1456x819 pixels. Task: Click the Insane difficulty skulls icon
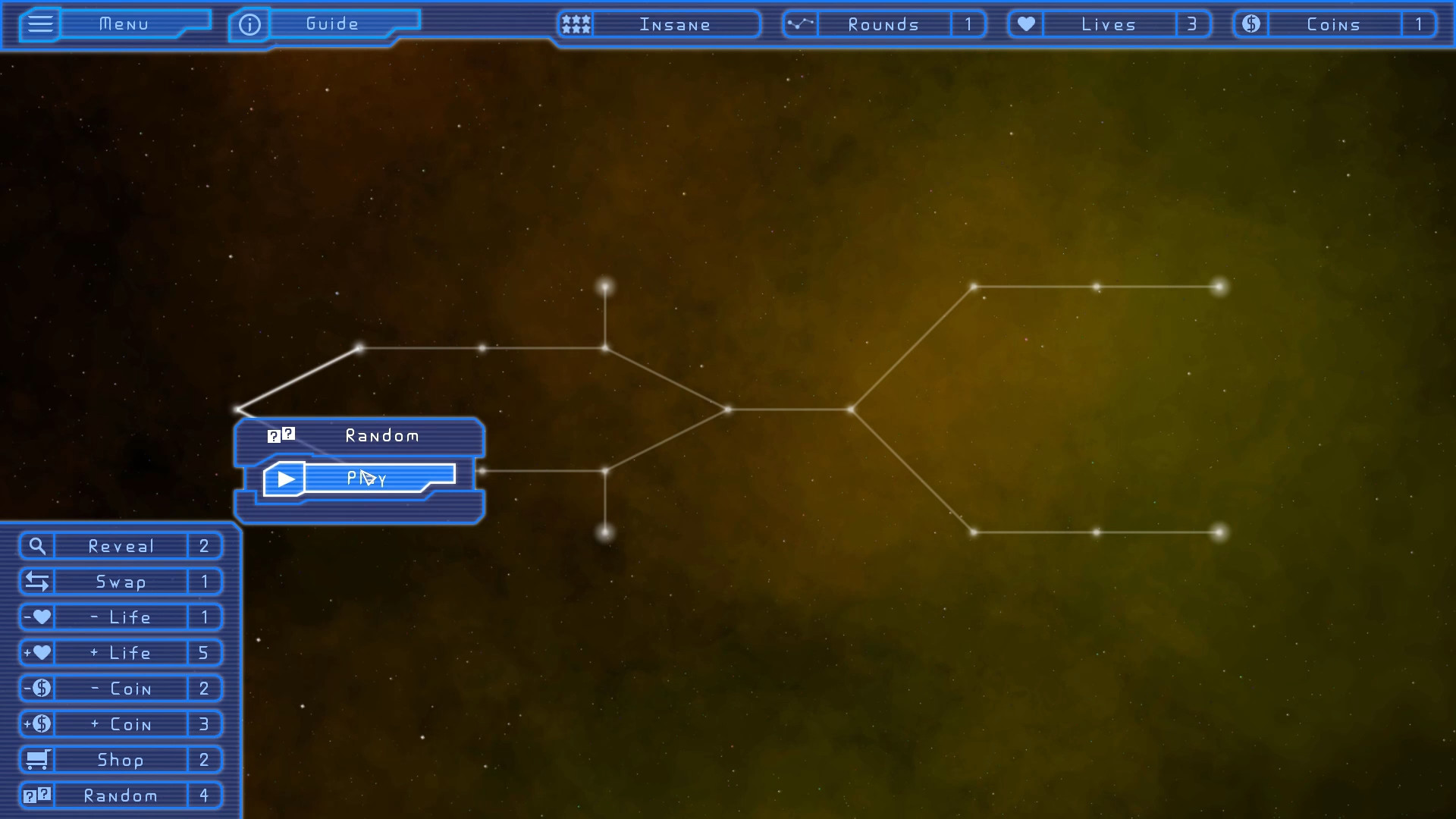pos(575,24)
